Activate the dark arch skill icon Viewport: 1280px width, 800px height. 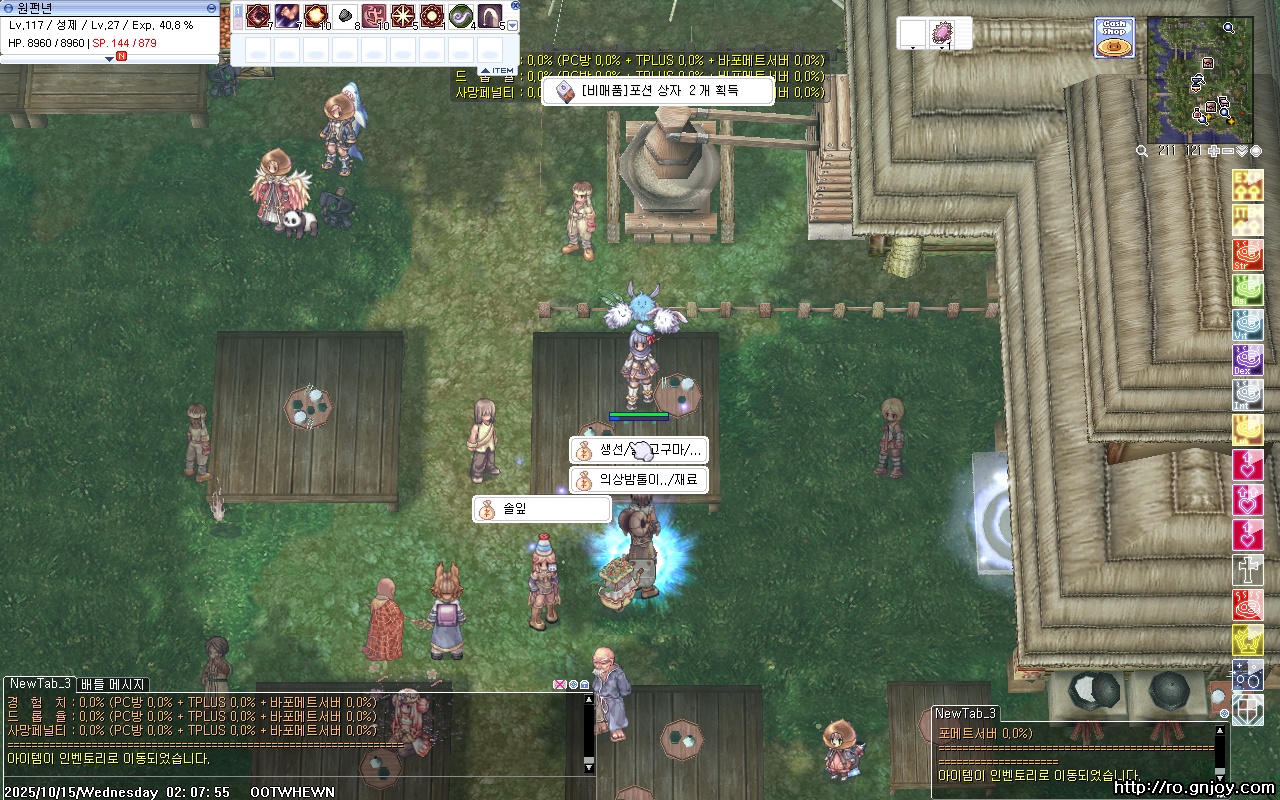[x=489, y=16]
